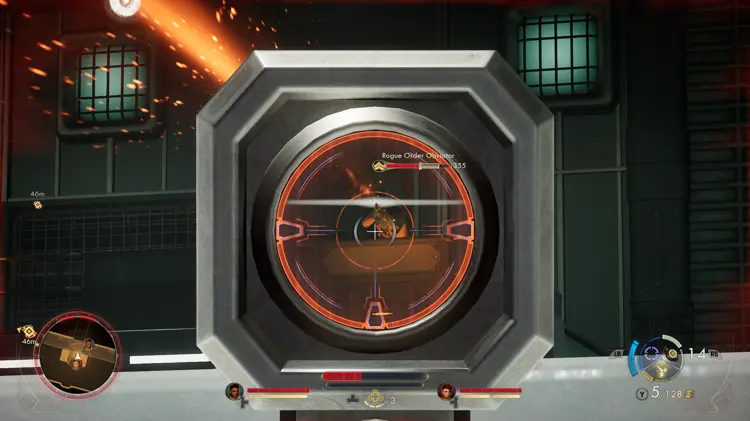This screenshot has width=750, height=421.
Task: Select the red-haired companion portrait
Action: (x=445, y=391)
